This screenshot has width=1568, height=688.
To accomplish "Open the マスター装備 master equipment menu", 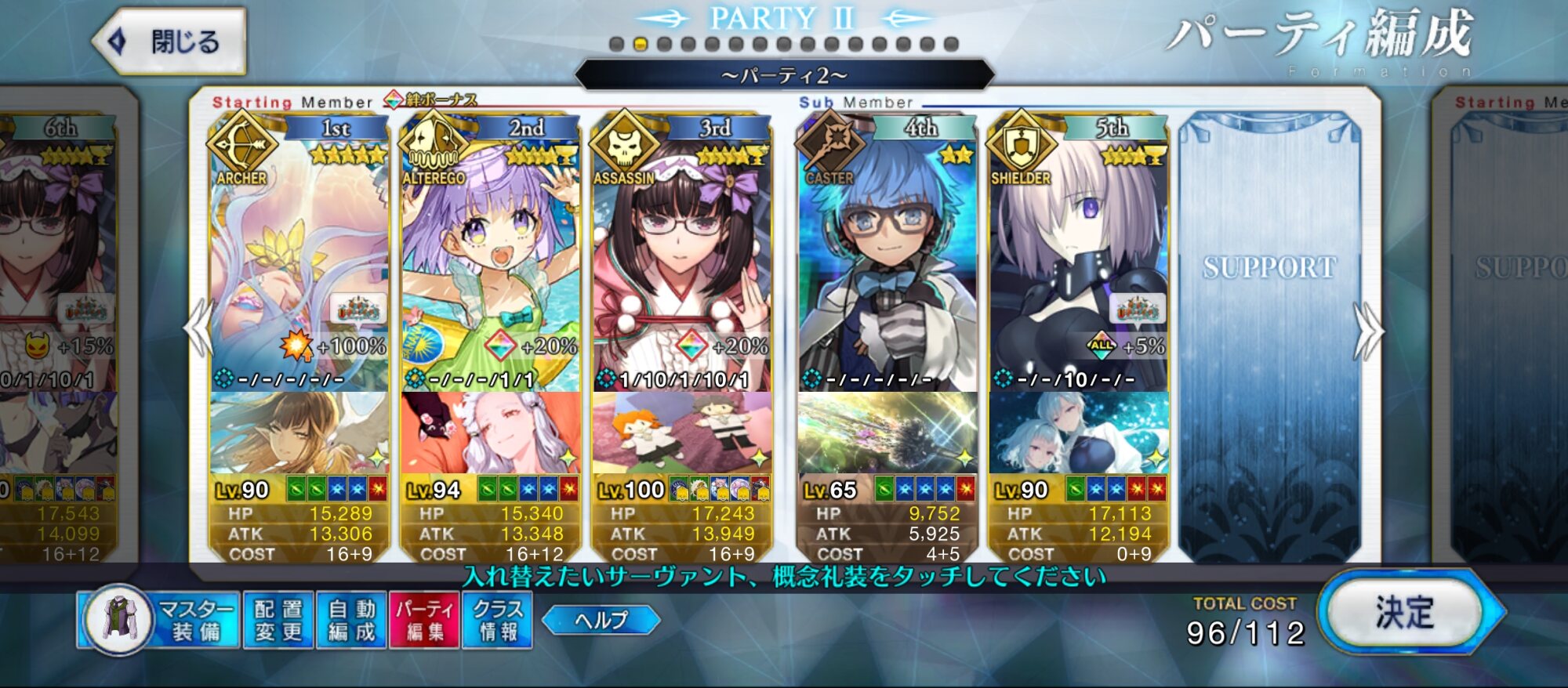I will coord(159,620).
